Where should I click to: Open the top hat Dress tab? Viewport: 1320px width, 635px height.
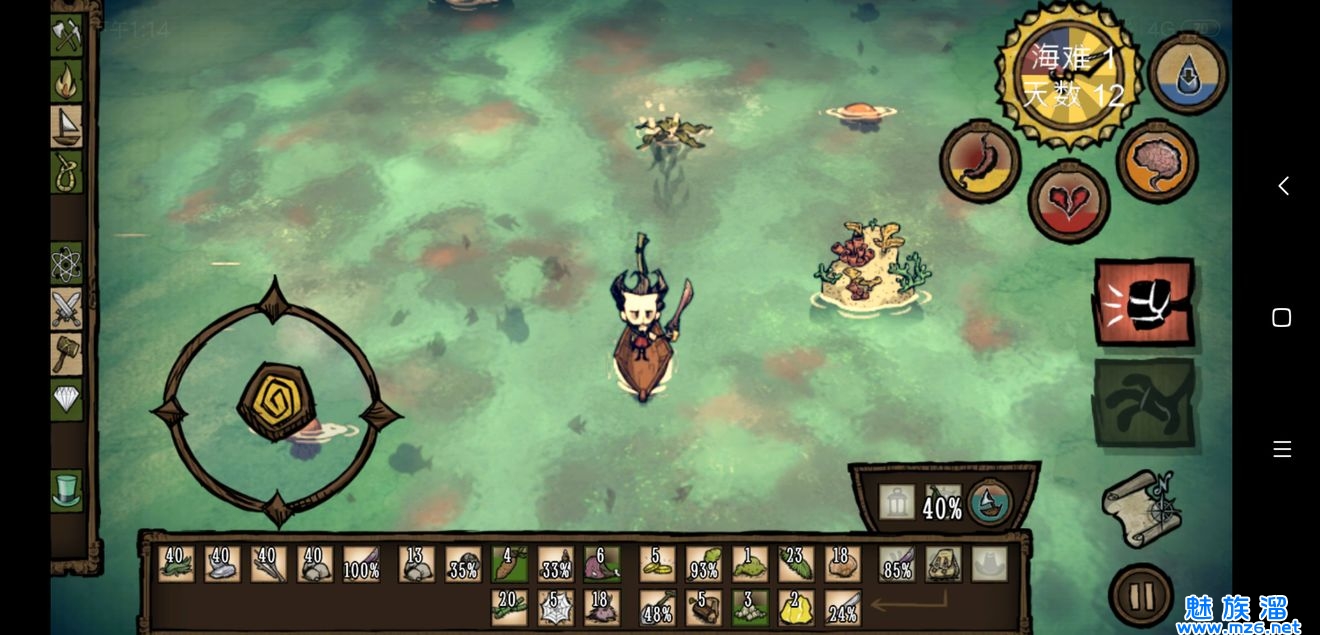[66, 491]
